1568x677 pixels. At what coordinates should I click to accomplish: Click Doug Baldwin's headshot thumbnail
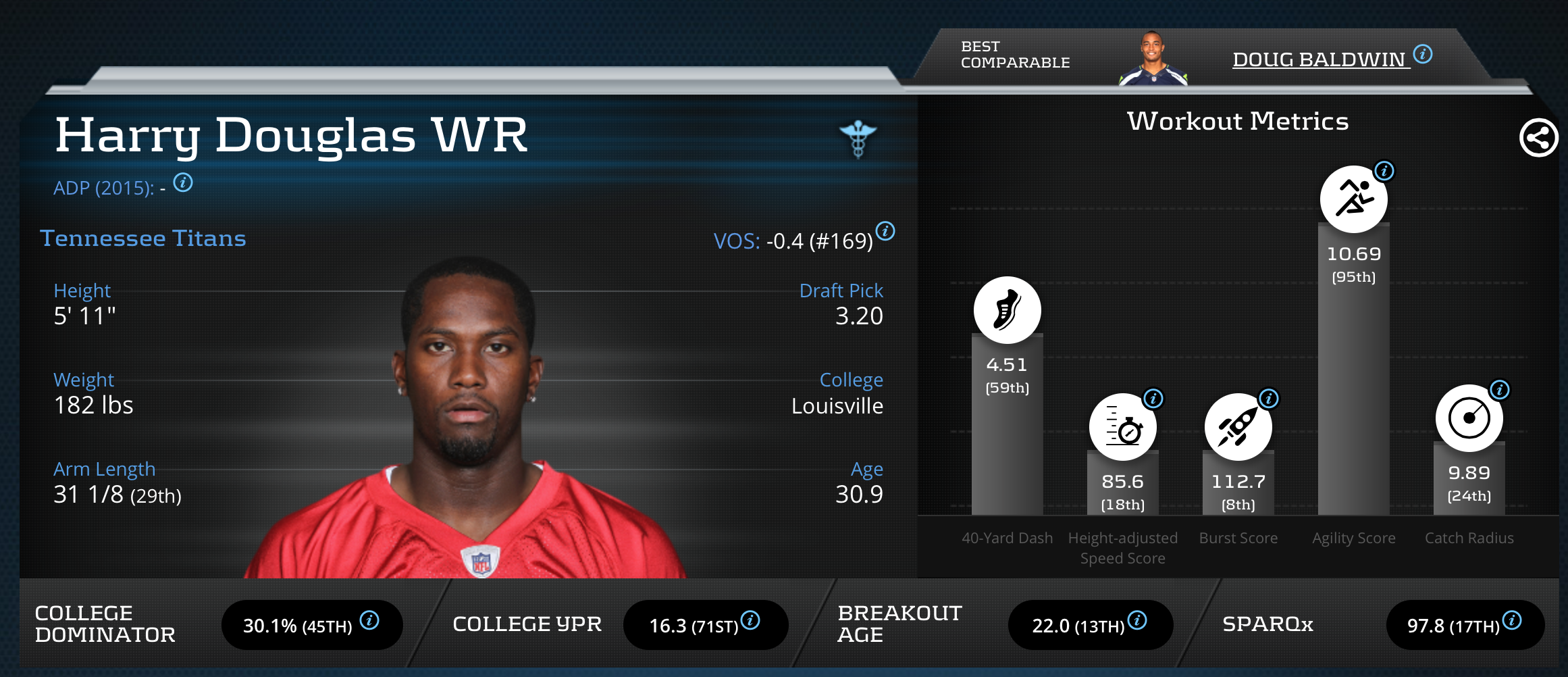click(x=1153, y=59)
